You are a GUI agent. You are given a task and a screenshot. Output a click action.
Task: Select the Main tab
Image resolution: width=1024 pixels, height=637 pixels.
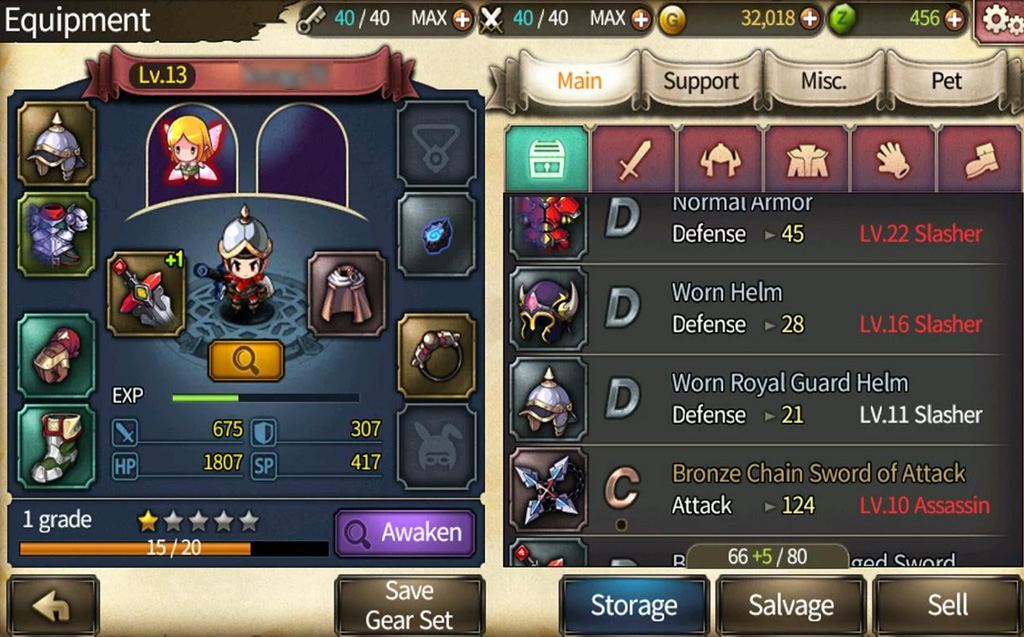(579, 82)
